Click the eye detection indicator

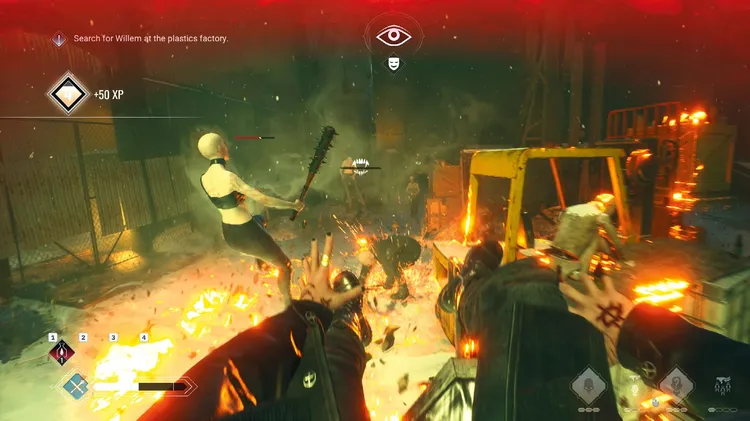(394, 36)
